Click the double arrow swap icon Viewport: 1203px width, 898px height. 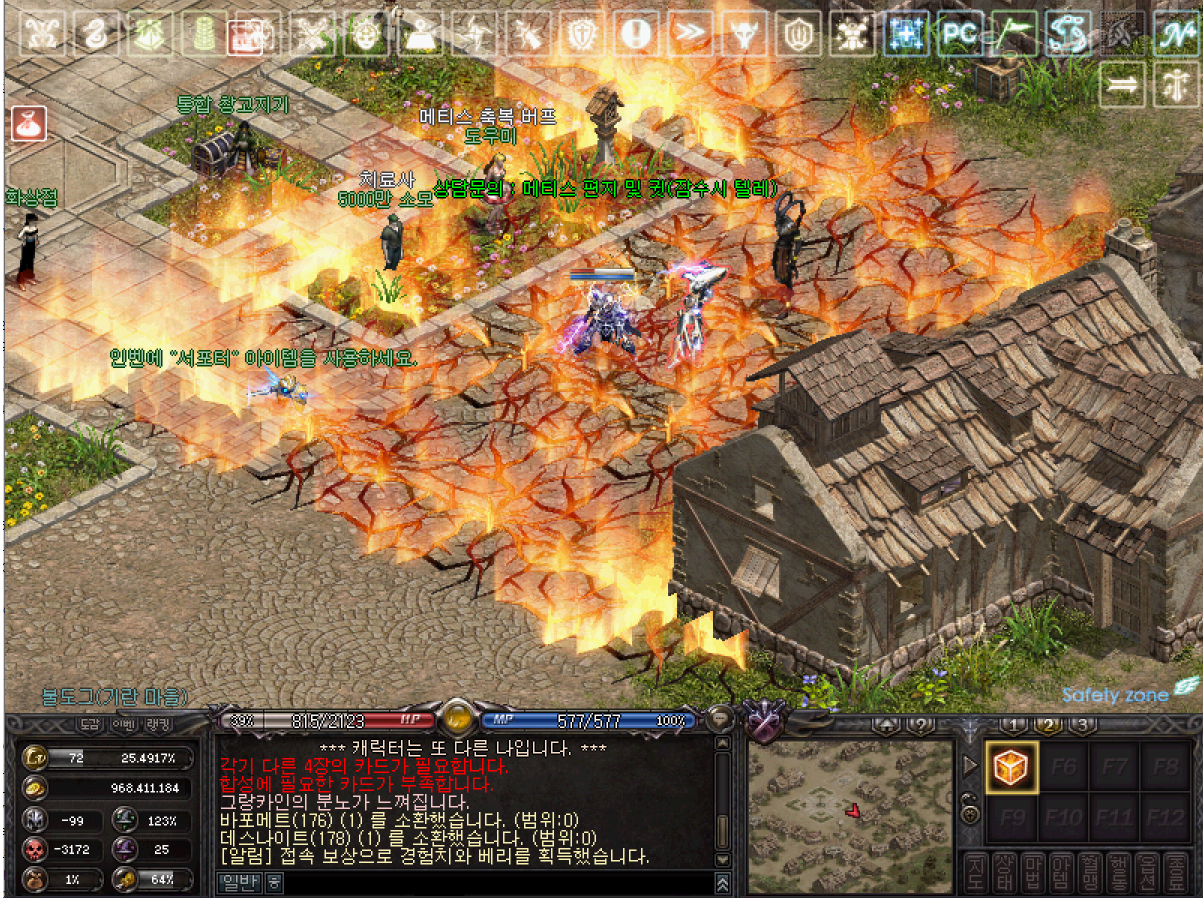click(x=1124, y=85)
